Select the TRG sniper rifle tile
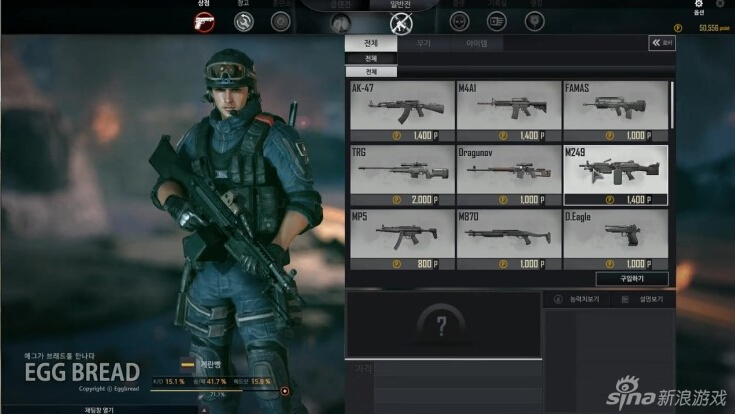Viewport: 735px width, 414px height. click(402, 175)
